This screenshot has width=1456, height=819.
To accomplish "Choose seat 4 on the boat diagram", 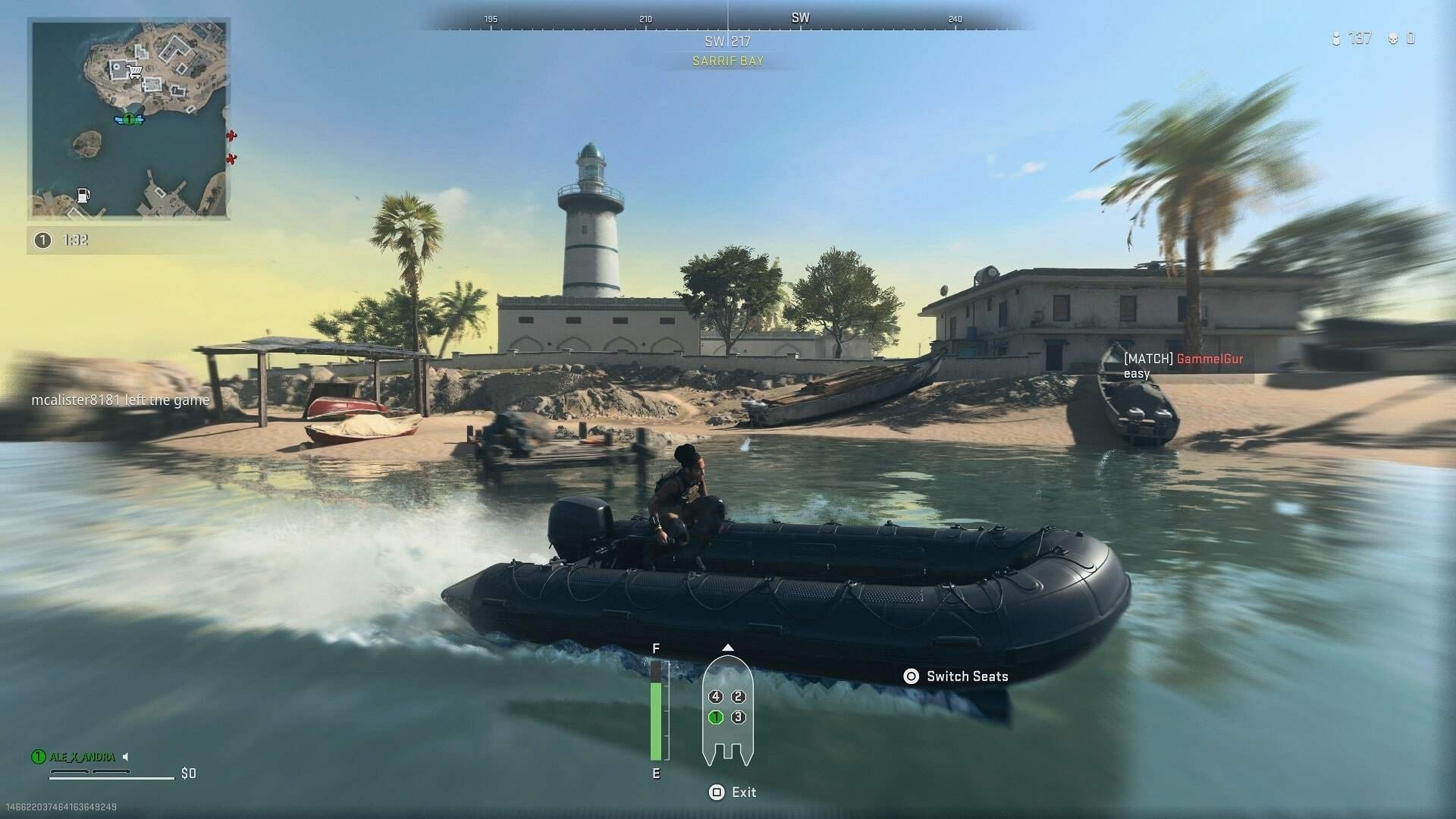I will 715,696.
